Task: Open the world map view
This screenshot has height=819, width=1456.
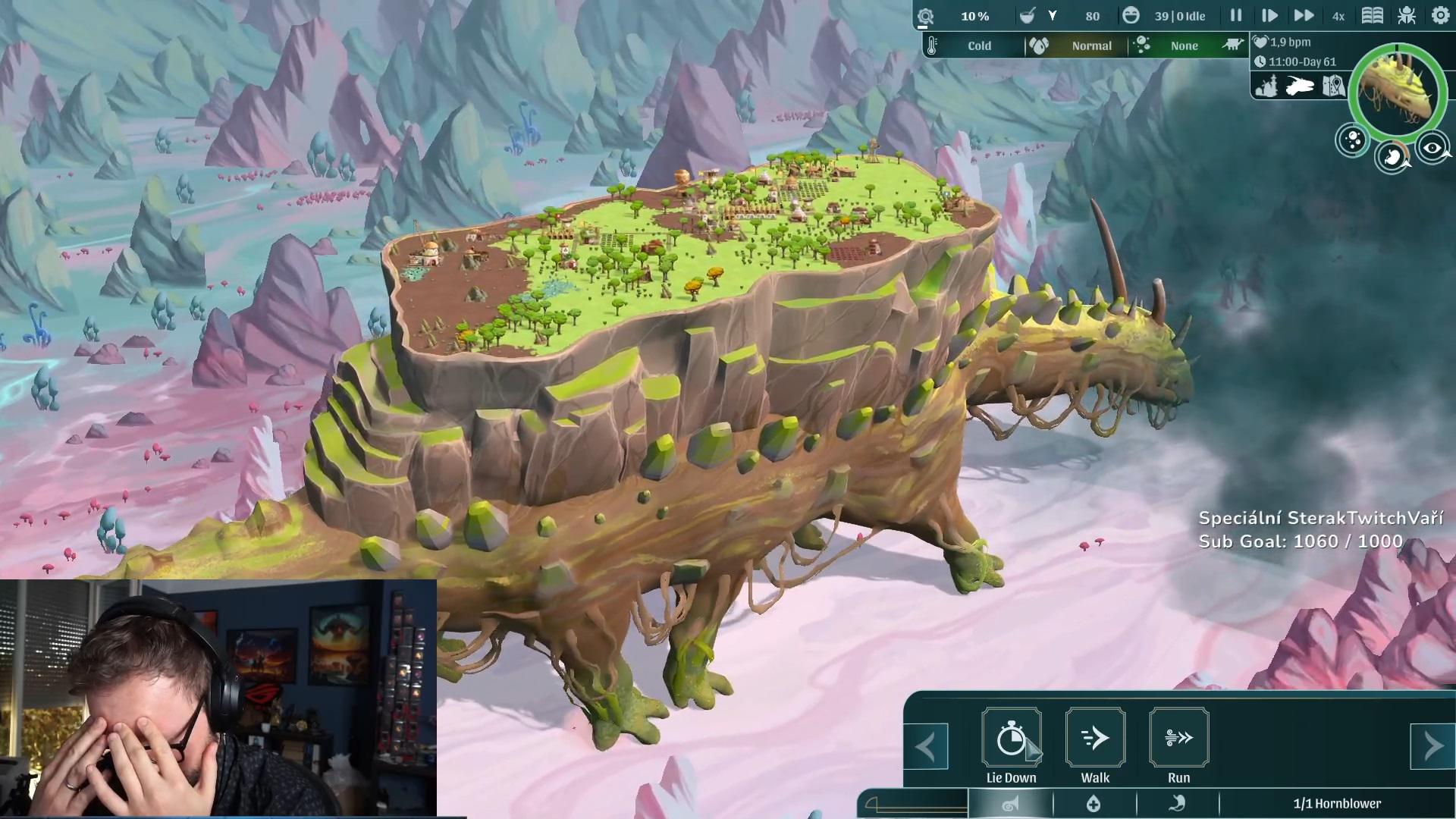Action: [1333, 86]
